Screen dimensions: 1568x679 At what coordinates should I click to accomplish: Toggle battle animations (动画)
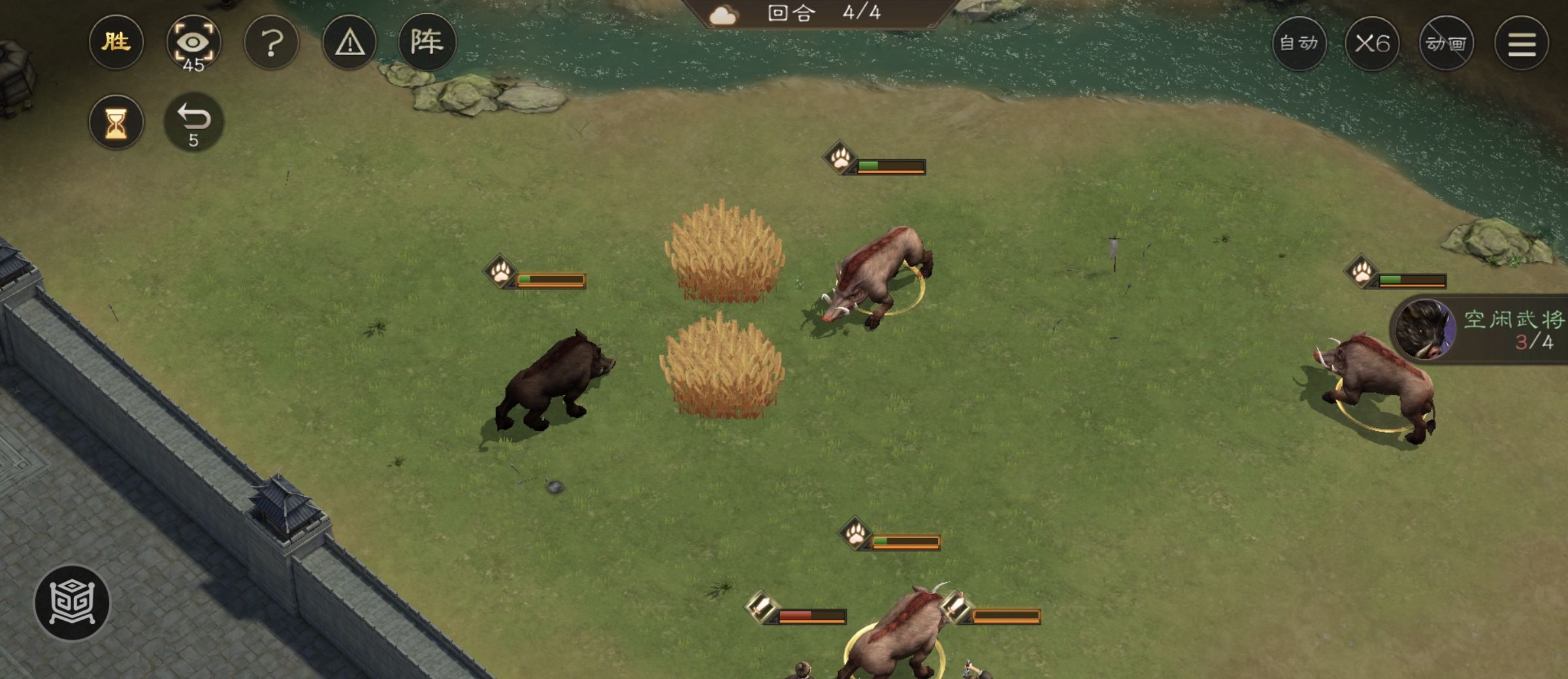[1446, 44]
